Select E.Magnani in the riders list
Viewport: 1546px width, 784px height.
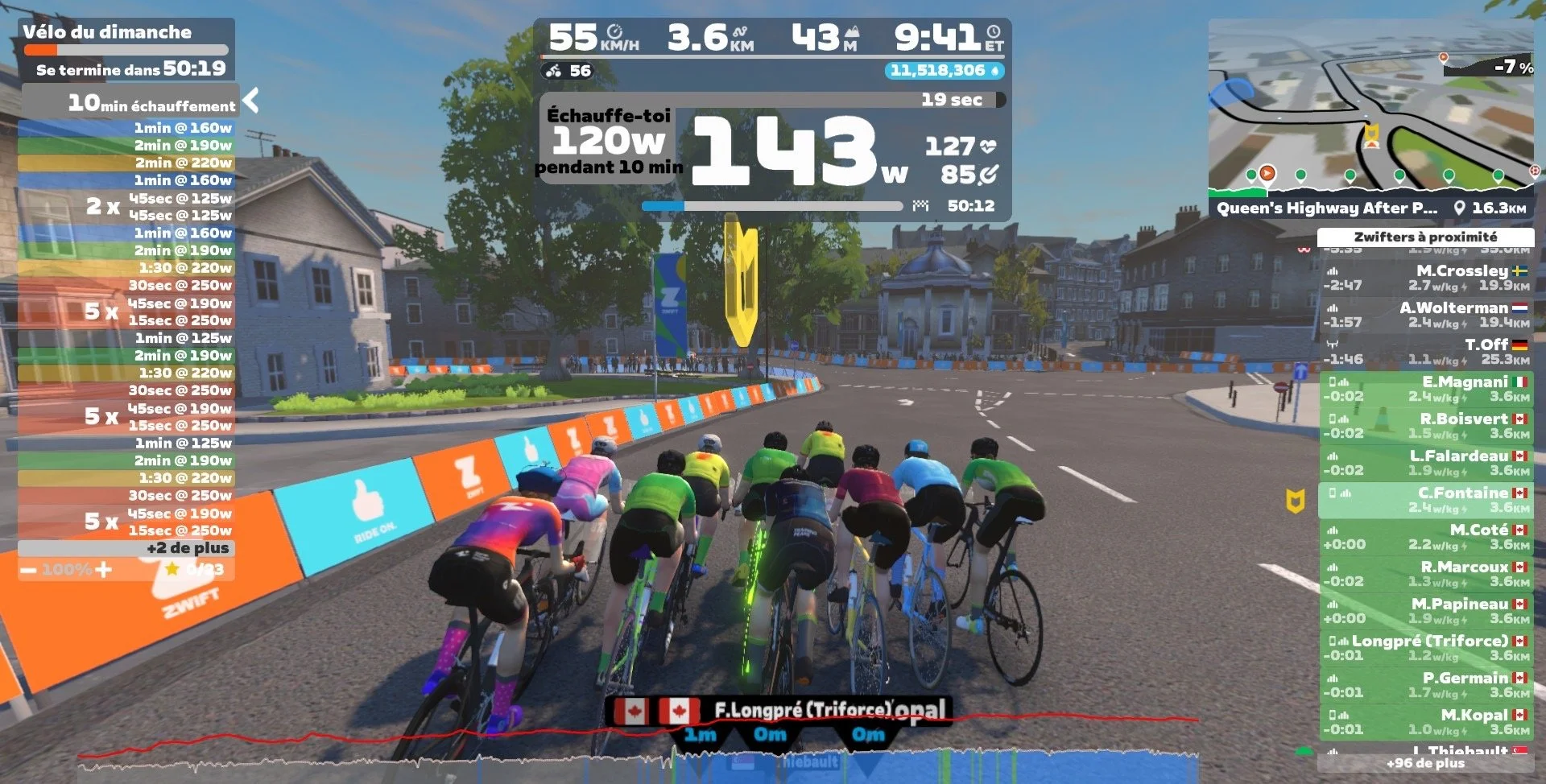pyautogui.click(x=1425, y=389)
